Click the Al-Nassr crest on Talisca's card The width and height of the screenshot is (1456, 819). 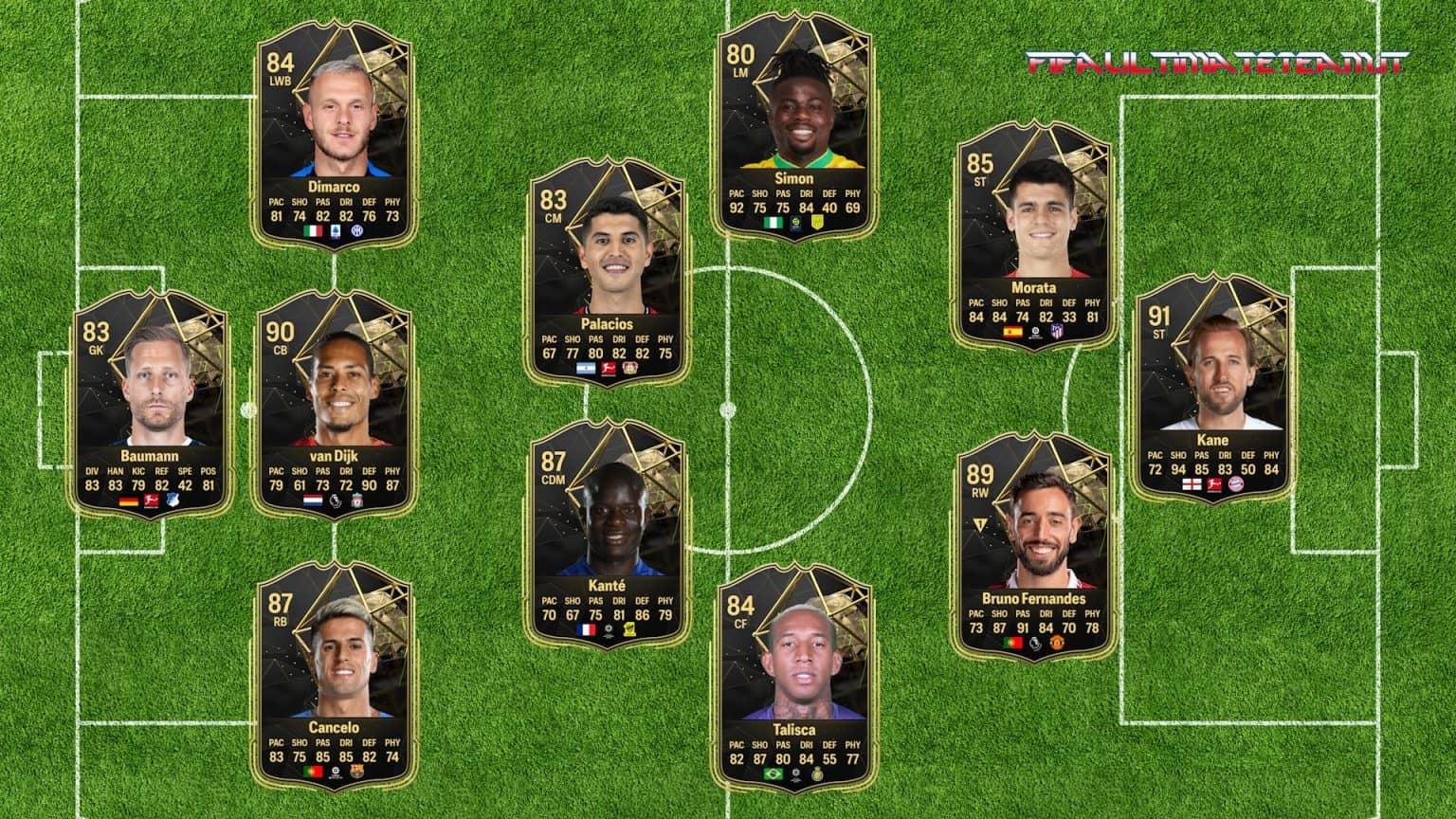pyautogui.click(x=818, y=774)
